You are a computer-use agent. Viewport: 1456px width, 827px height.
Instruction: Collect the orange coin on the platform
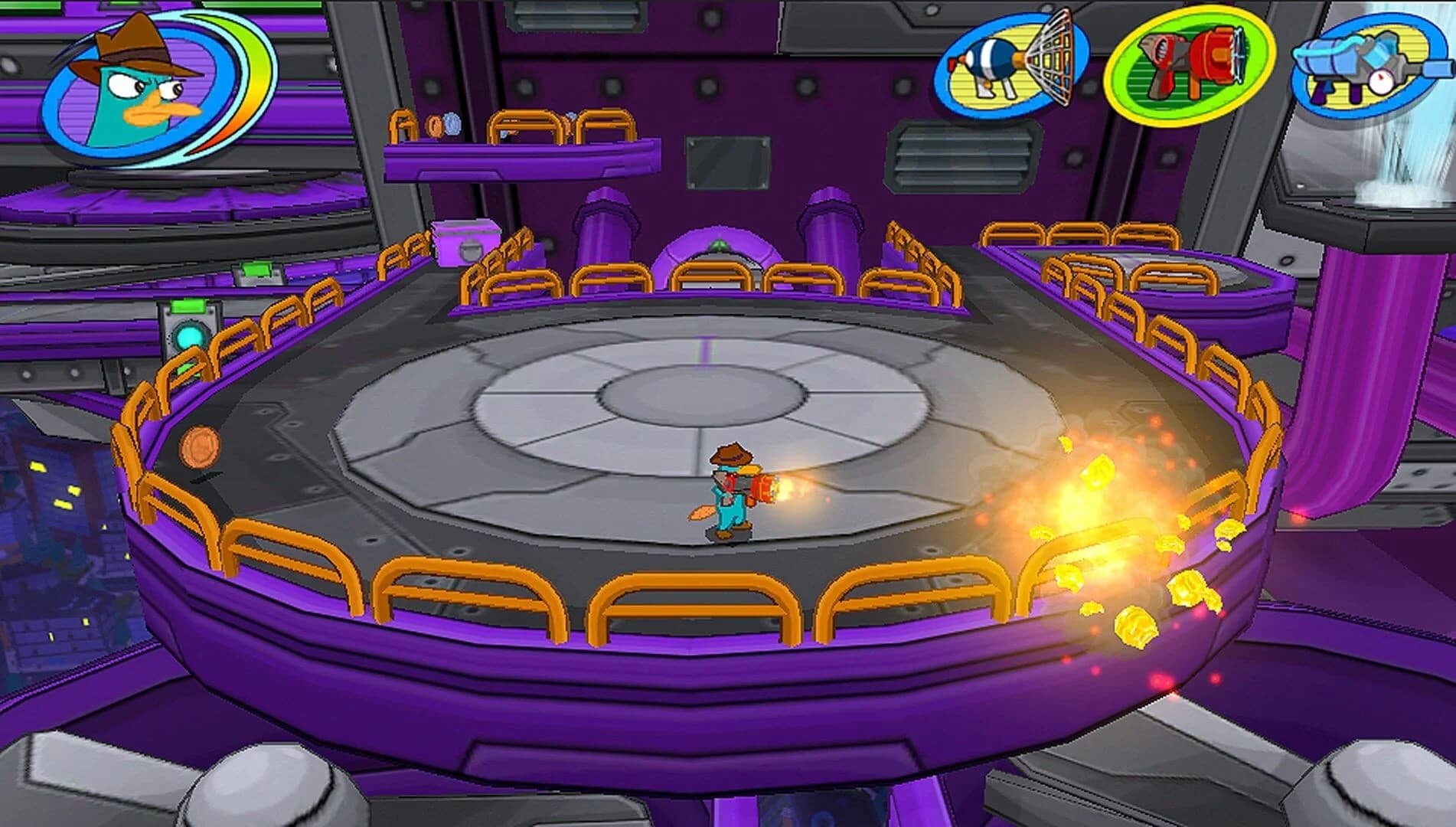point(199,446)
